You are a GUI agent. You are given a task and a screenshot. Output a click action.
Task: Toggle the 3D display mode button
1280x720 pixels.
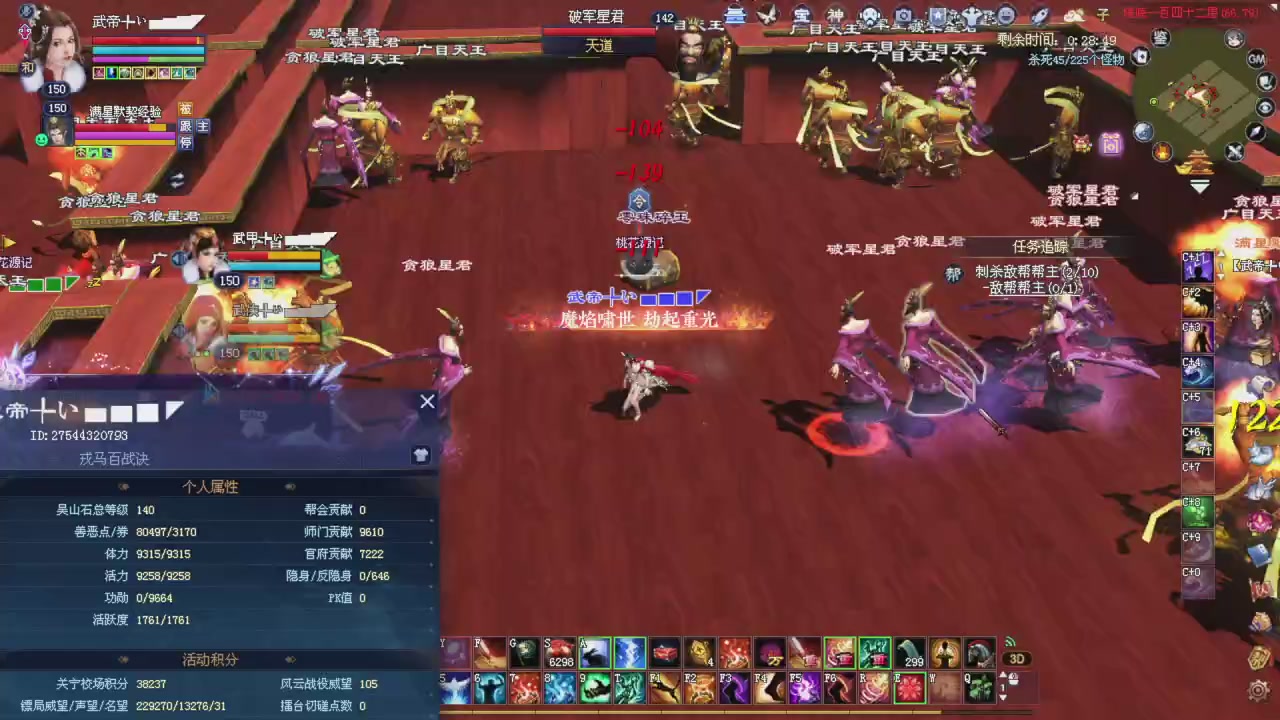click(x=1016, y=657)
